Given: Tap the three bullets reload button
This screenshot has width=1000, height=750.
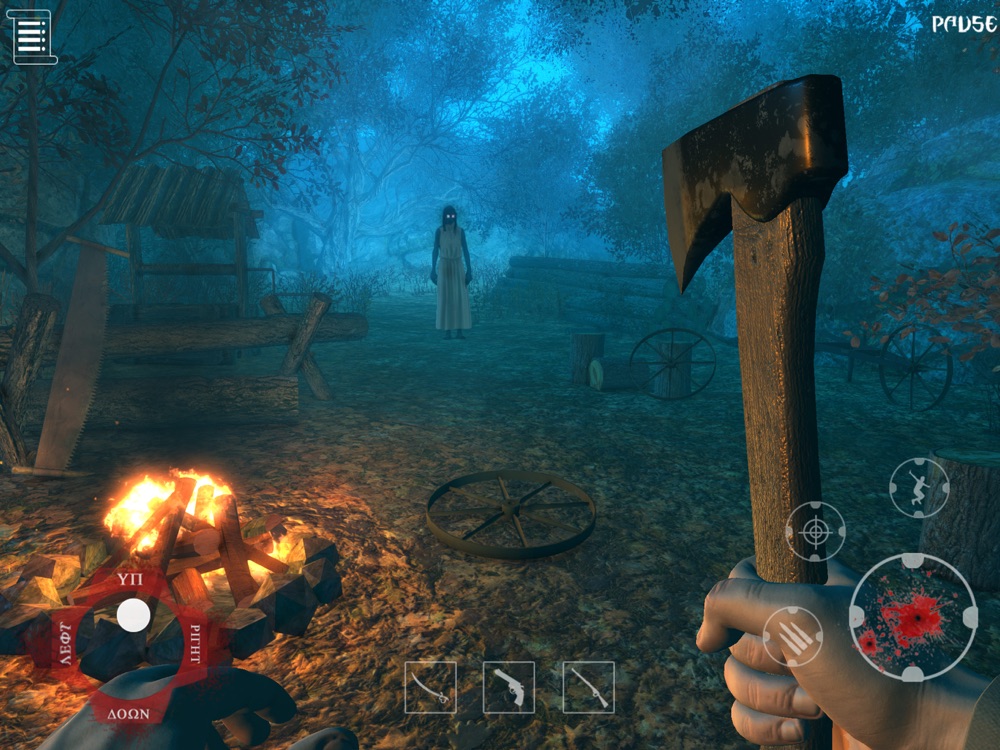Looking at the screenshot, I should (793, 637).
